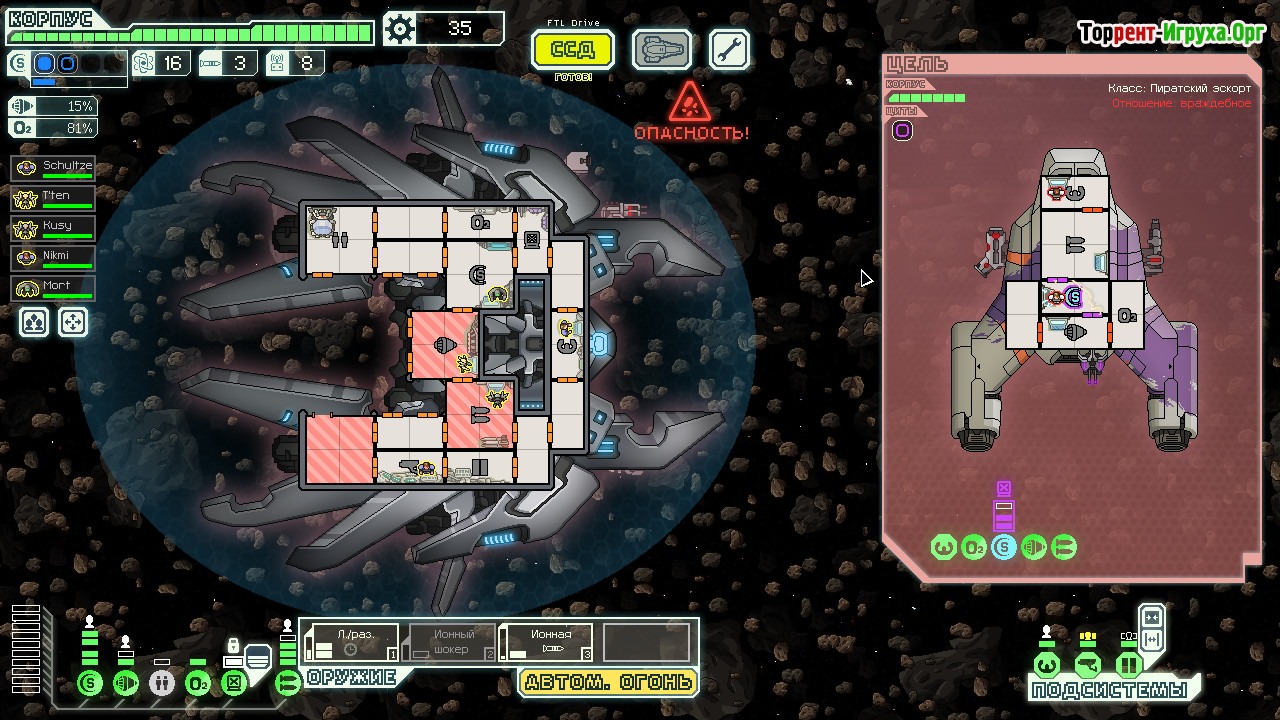Select the Л./раз. weapon slot

(352, 643)
